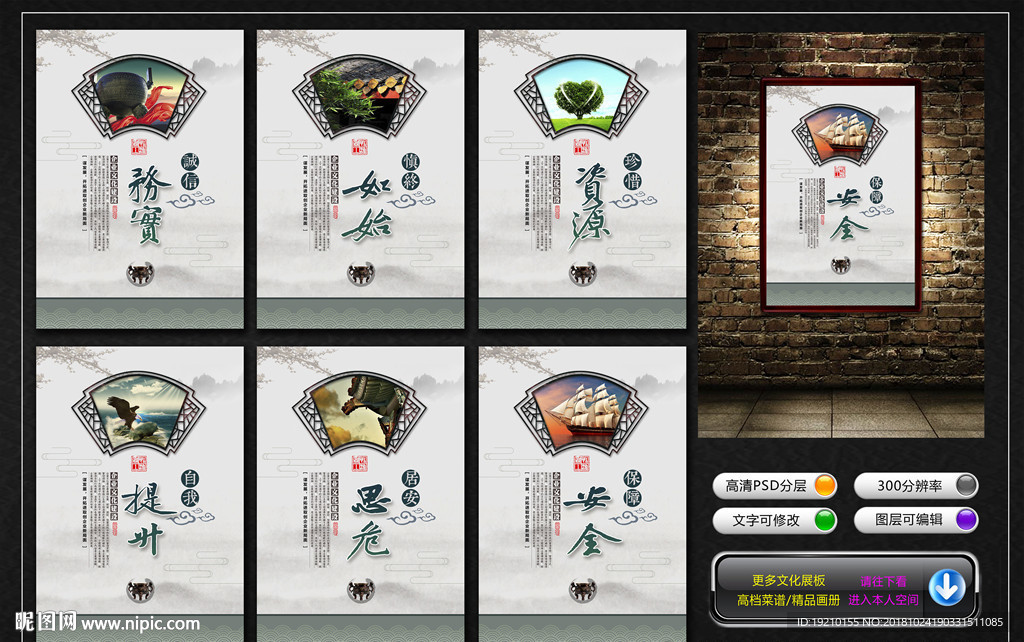
Task: Click the 高清PSD分层 pill button
Action: coord(775,486)
